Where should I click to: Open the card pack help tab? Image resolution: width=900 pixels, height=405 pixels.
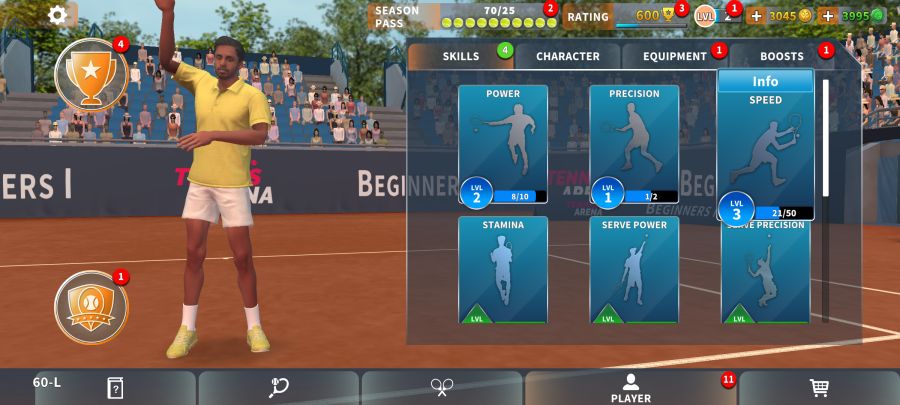[115, 388]
